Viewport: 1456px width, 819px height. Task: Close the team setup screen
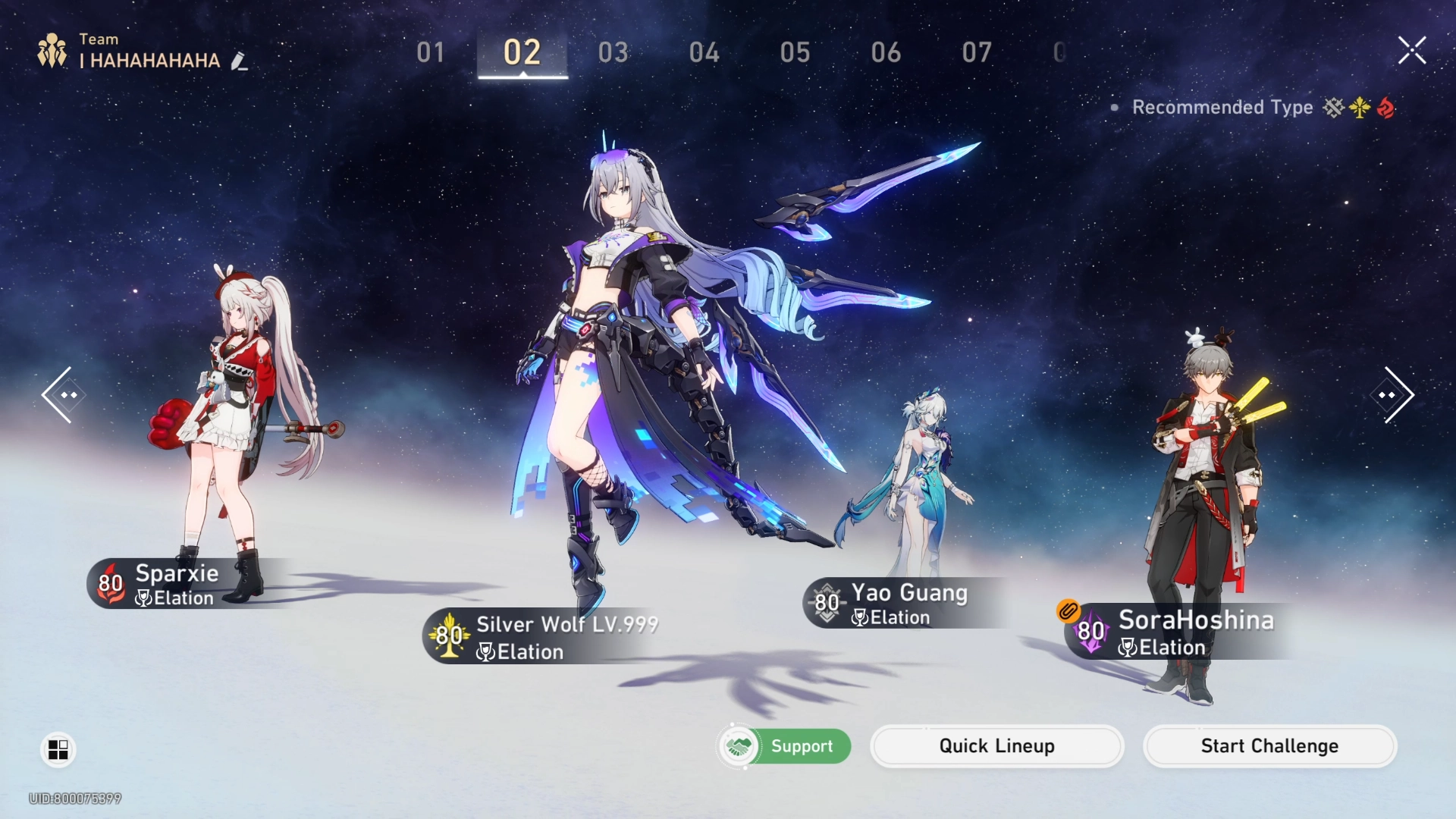1412,51
